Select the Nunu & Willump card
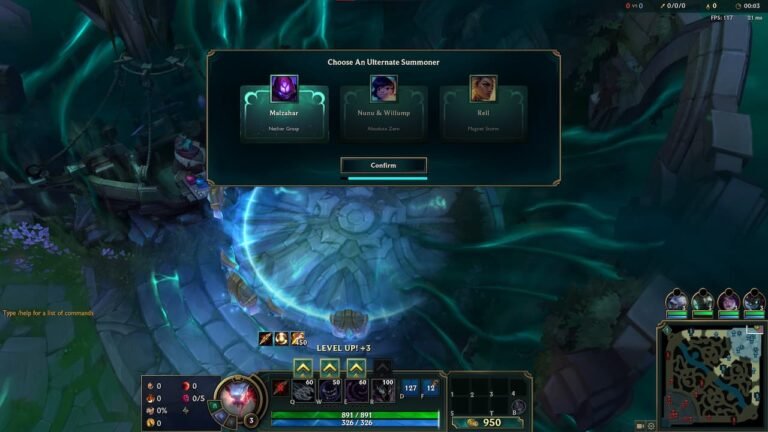Screen dimensions: 768x432 (x=384, y=112)
